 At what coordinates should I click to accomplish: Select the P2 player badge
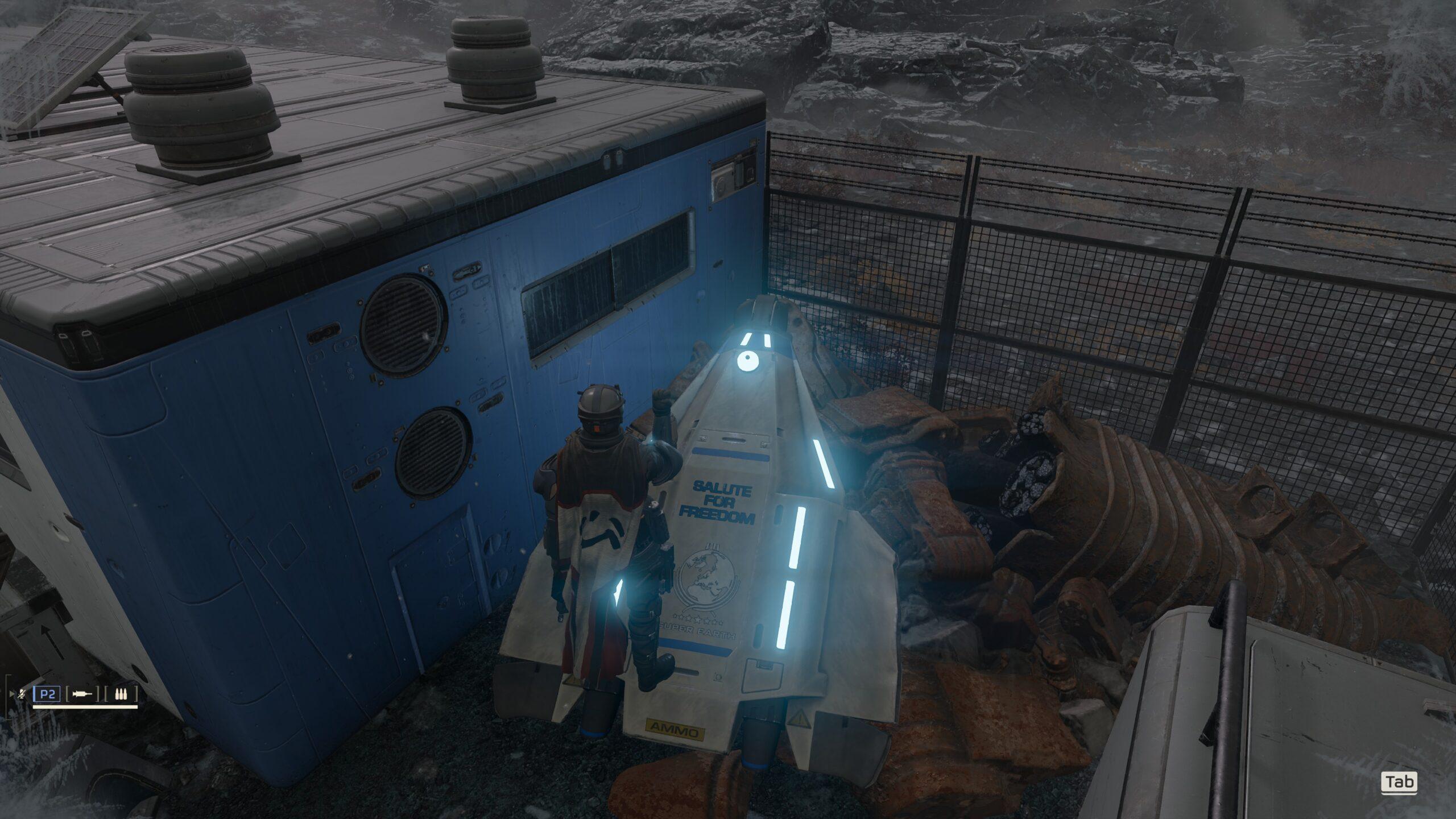tap(47, 694)
